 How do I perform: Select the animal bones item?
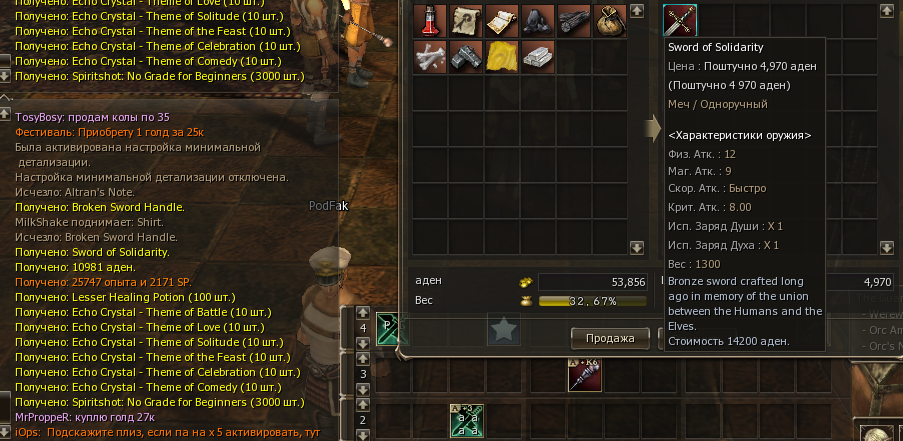(x=431, y=57)
